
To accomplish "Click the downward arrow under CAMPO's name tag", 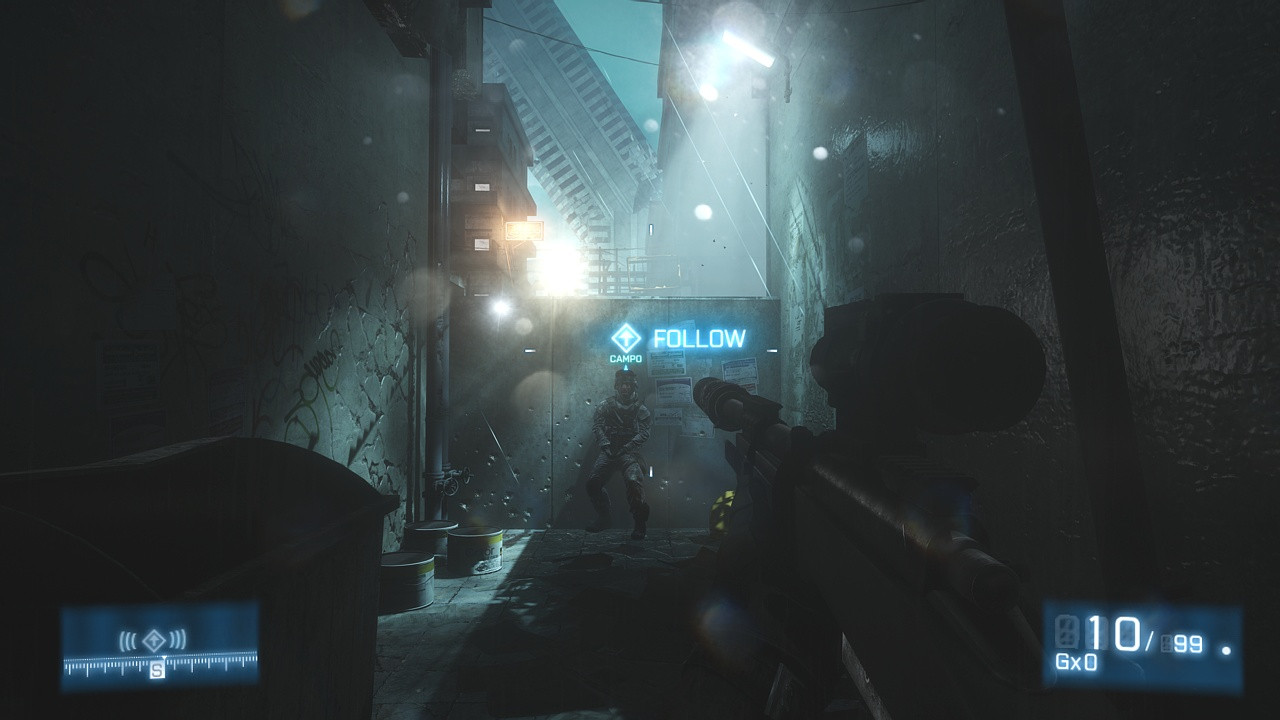I will [x=627, y=369].
